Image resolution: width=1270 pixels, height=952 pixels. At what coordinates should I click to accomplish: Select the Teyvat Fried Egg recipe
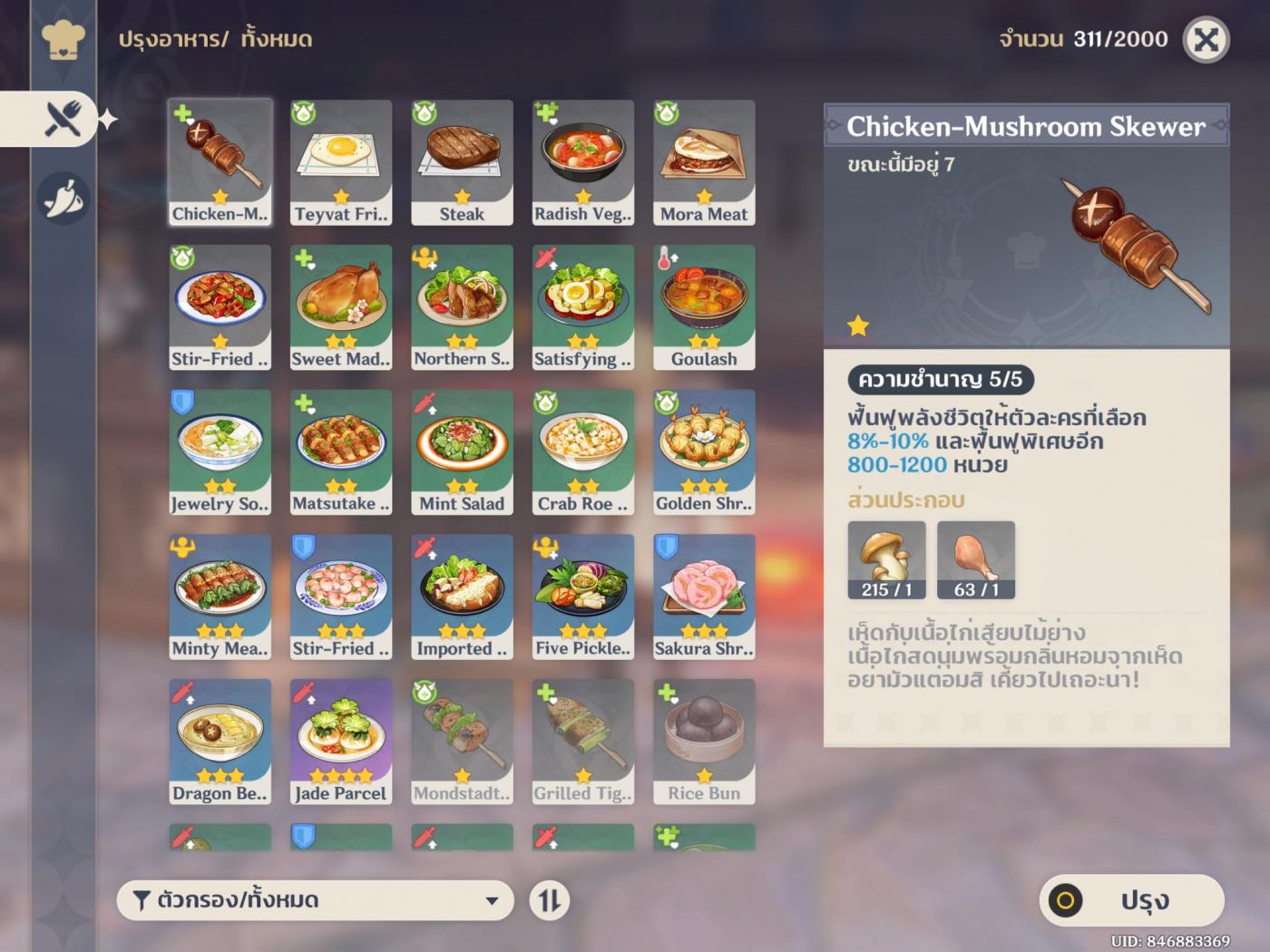(341, 162)
